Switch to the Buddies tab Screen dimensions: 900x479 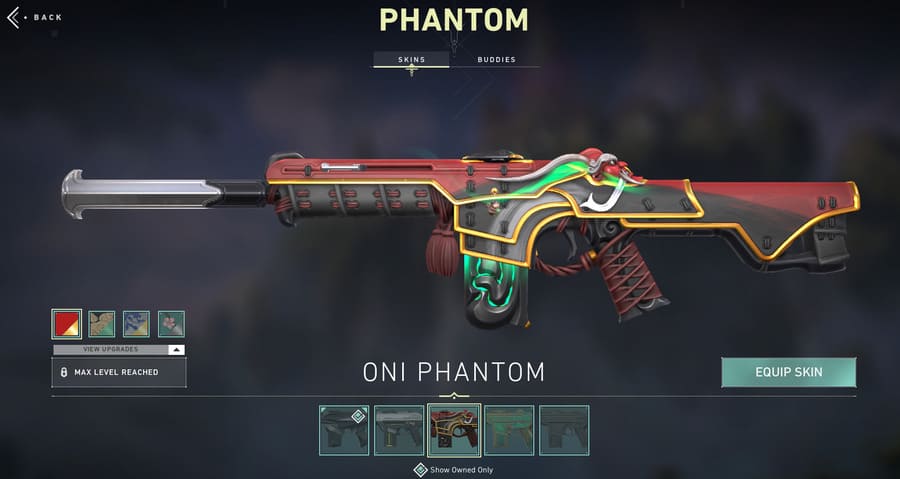pyautogui.click(x=496, y=60)
